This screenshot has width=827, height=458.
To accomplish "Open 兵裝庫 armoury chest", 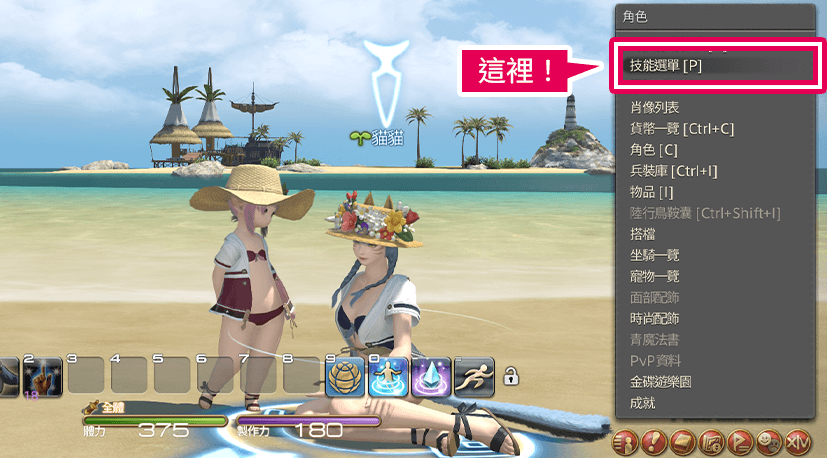I will pos(673,171).
